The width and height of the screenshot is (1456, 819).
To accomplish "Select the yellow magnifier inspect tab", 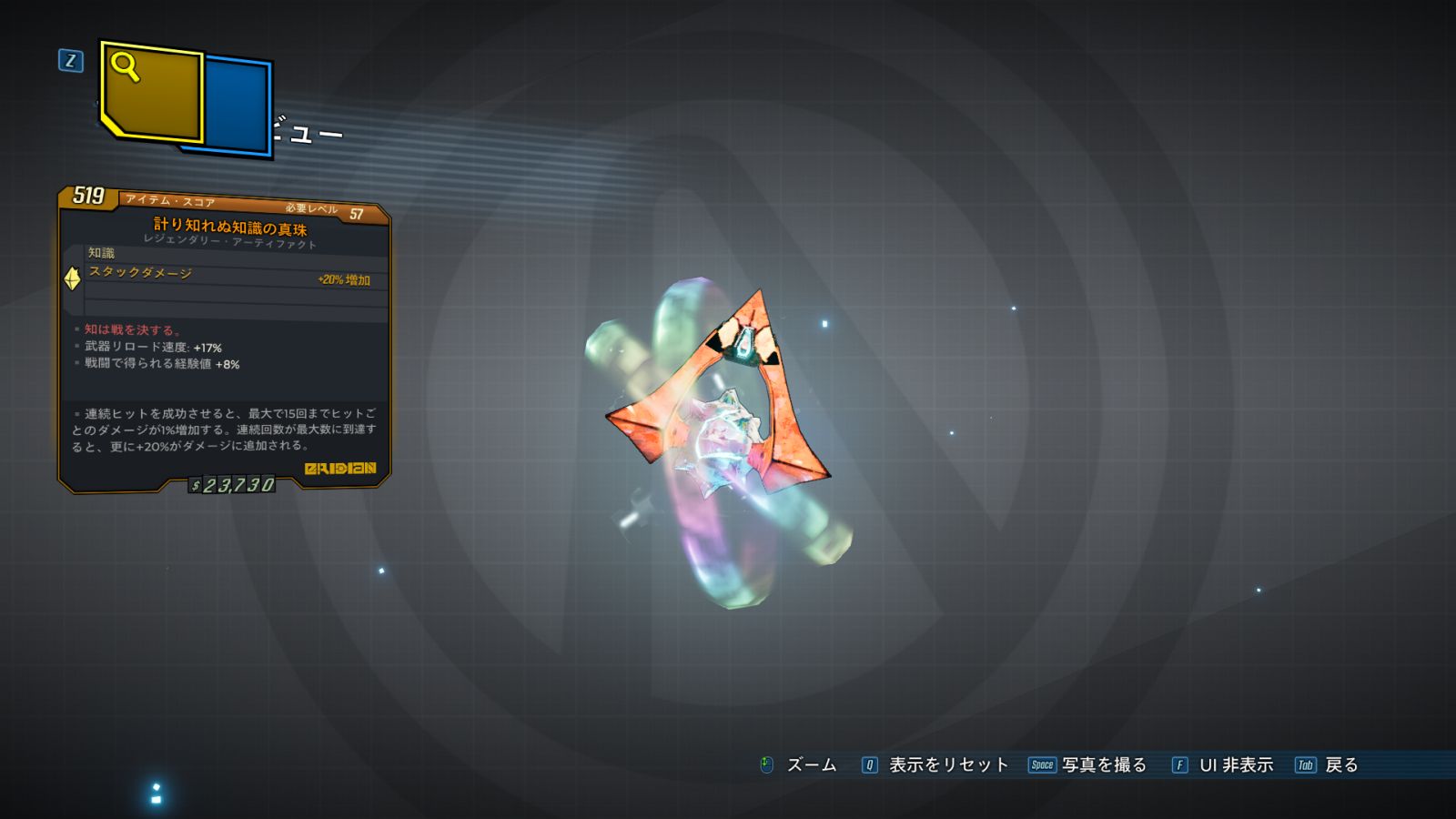I will tap(151, 91).
